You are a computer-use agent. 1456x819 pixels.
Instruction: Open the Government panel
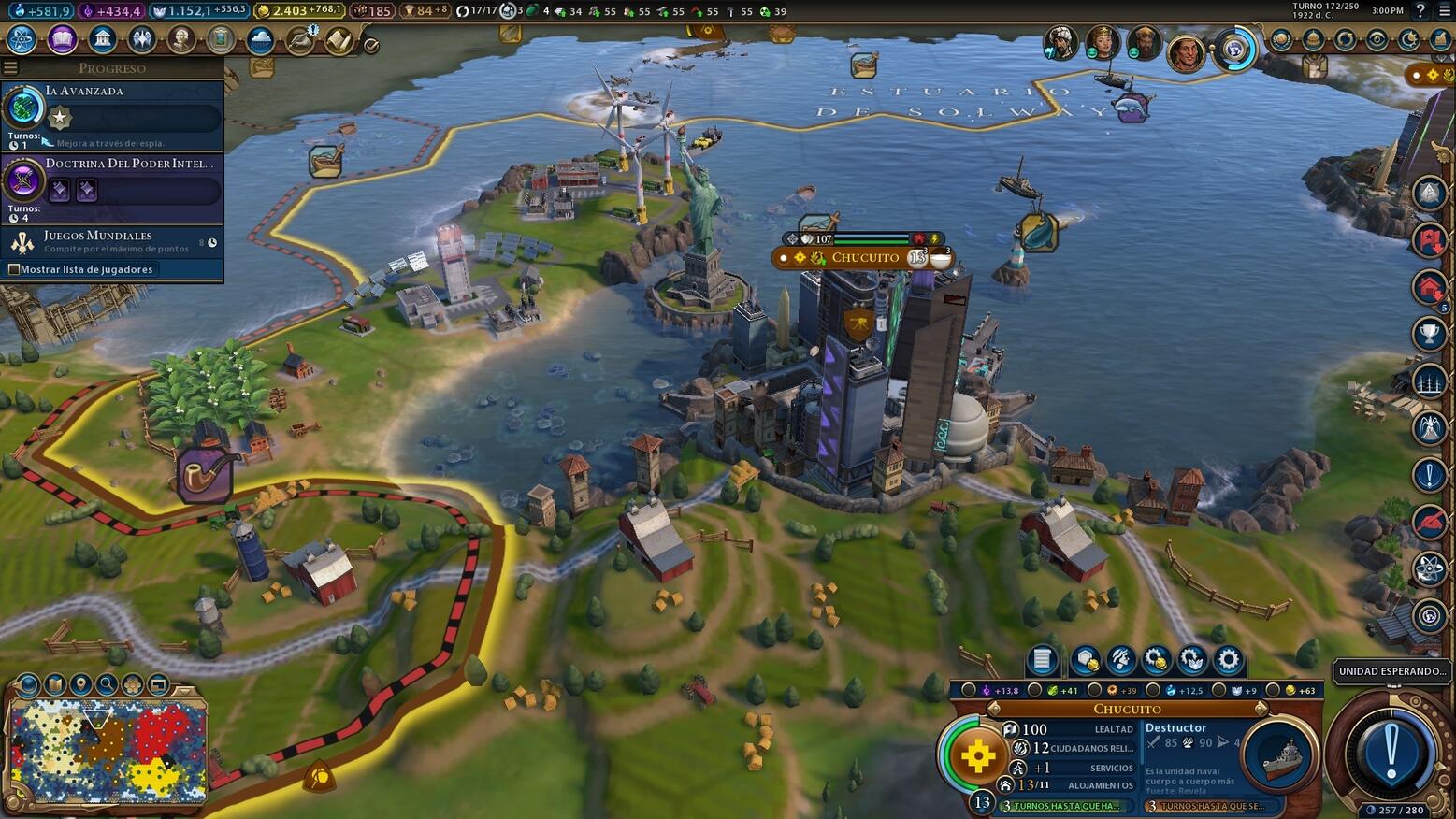[102, 40]
